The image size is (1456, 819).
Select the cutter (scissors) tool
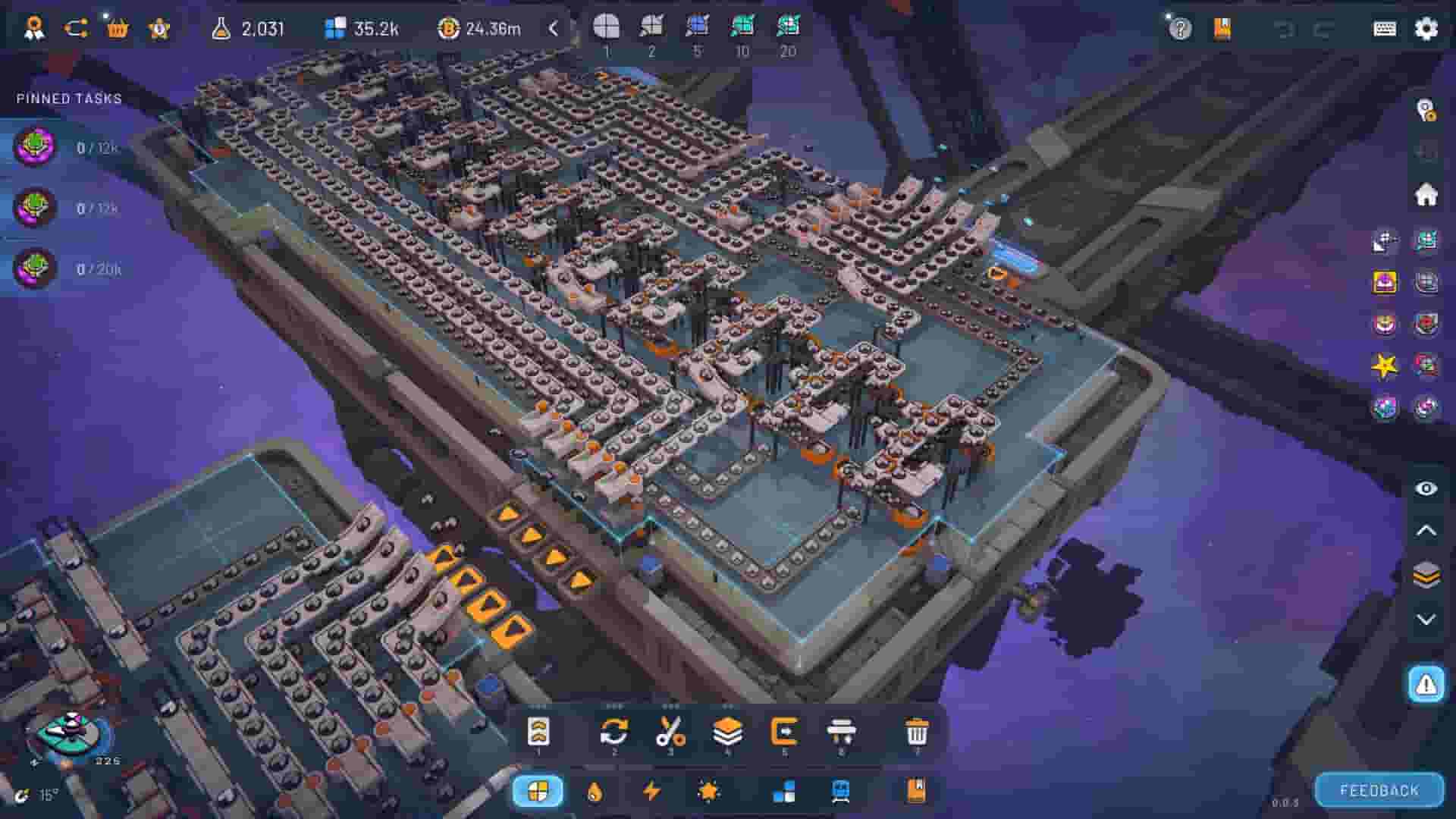tap(671, 733)
